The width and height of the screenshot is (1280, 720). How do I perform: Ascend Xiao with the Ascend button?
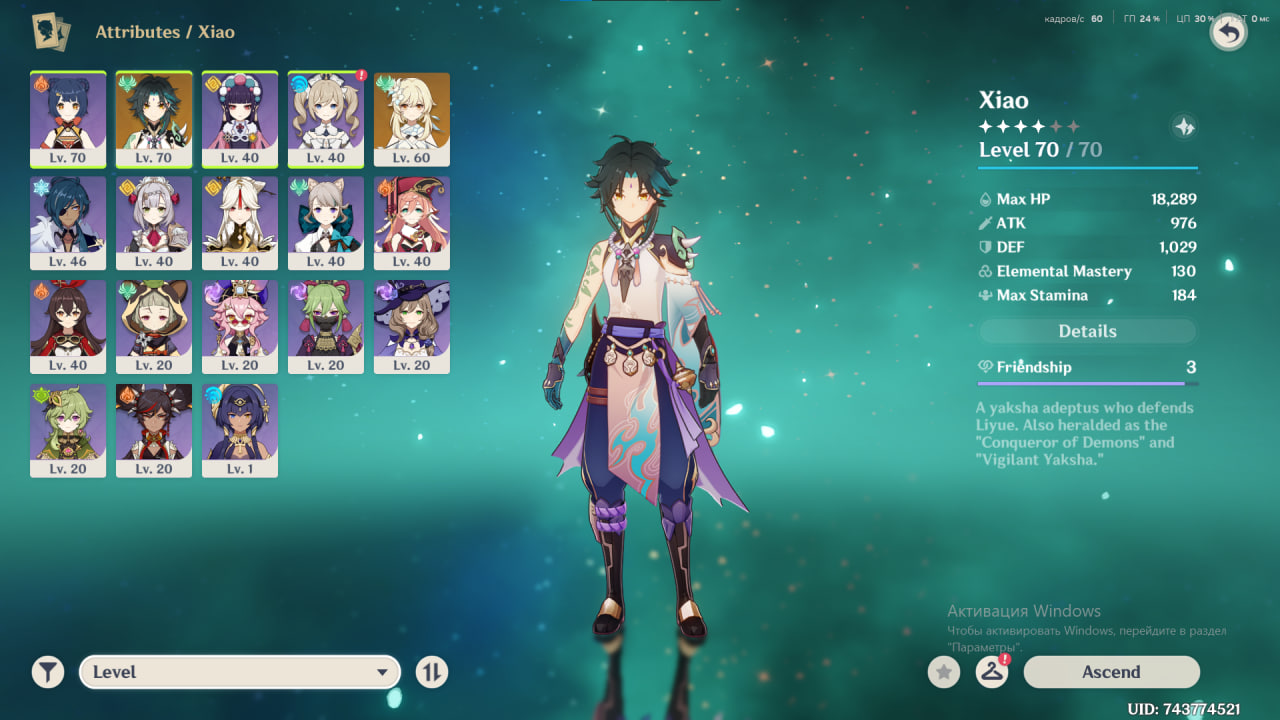click(x=1111, y=672)
